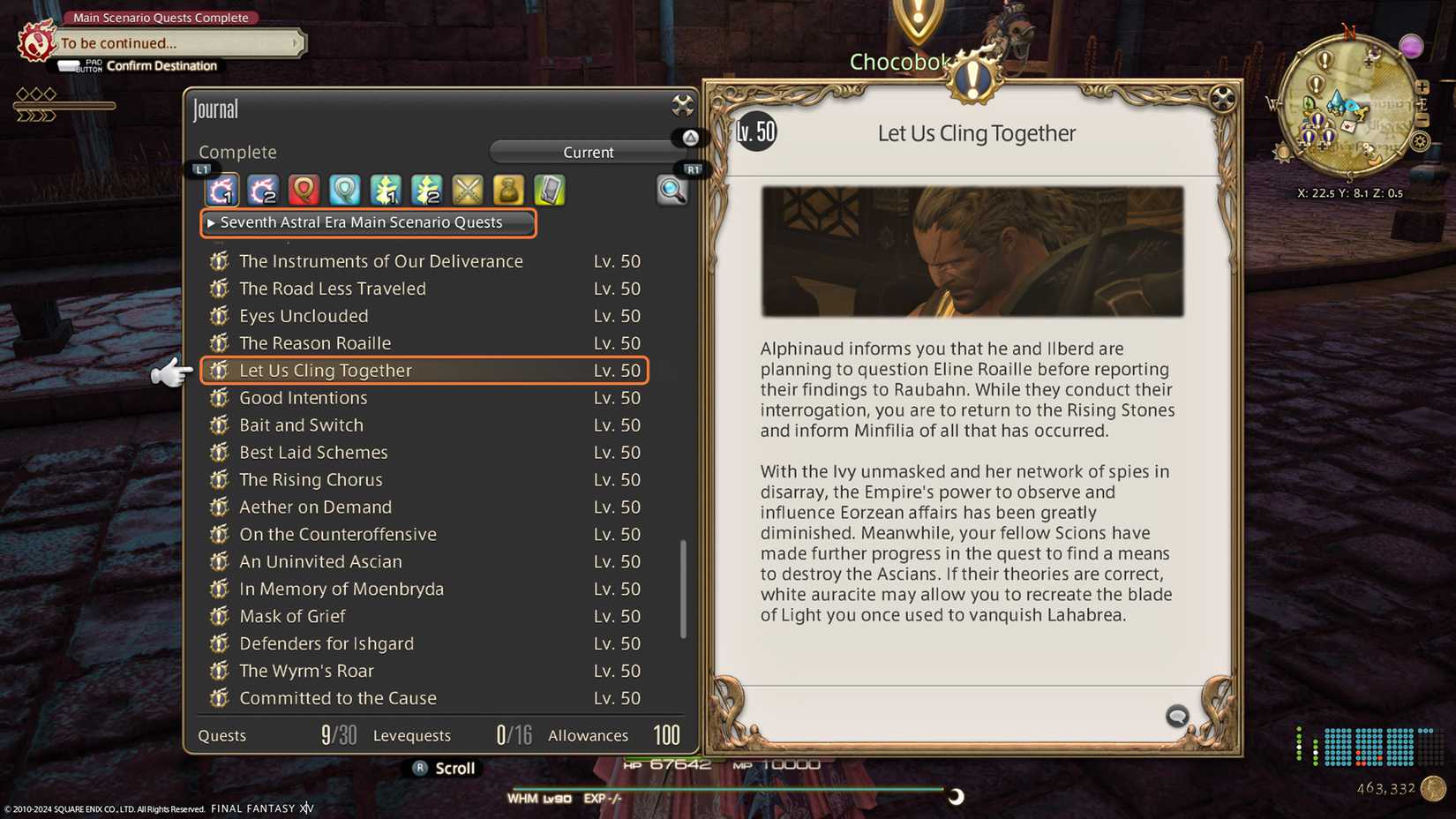Open the Current quest type dropdown
The width and height of the screenshot is (1456, 819).
click(588, 152)
